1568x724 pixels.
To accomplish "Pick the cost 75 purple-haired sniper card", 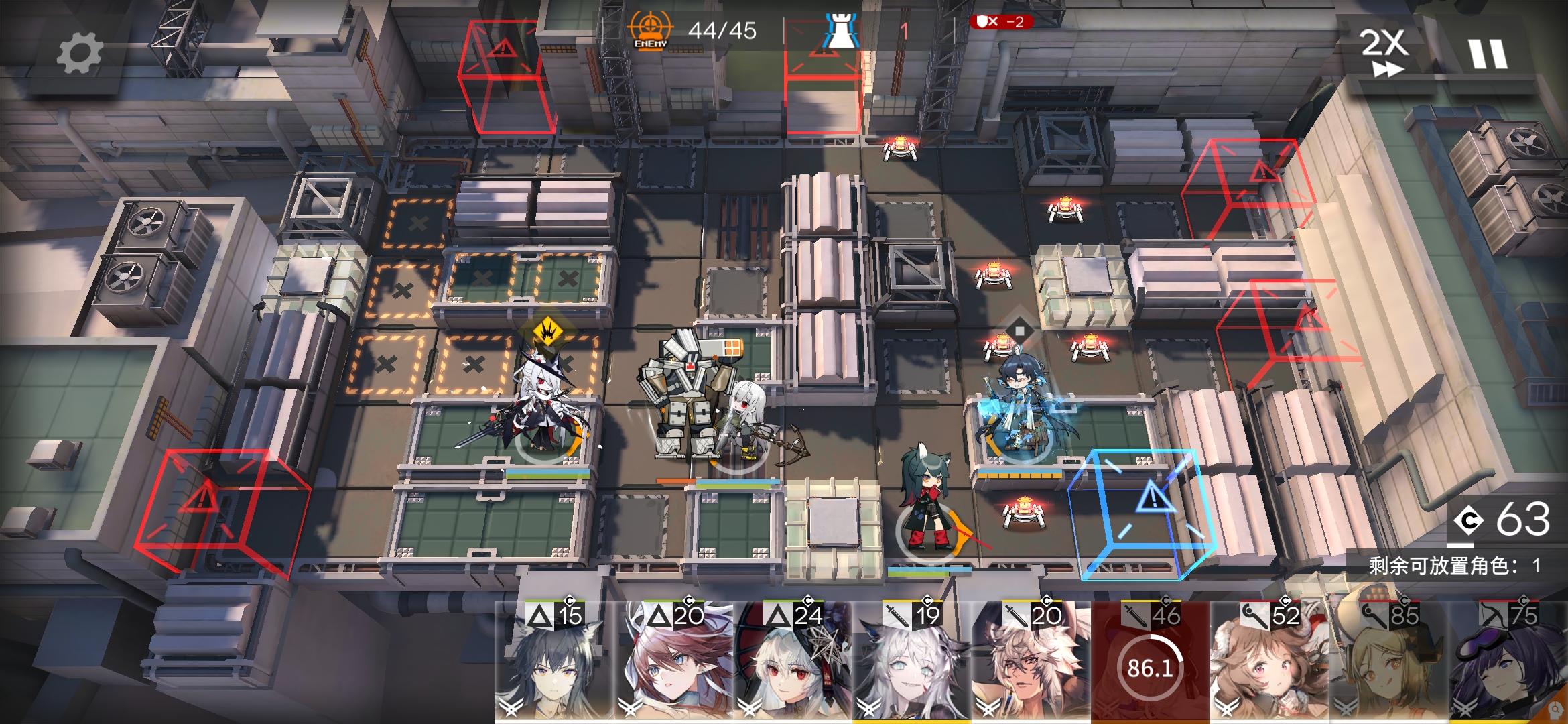I will coord(1508,662).
